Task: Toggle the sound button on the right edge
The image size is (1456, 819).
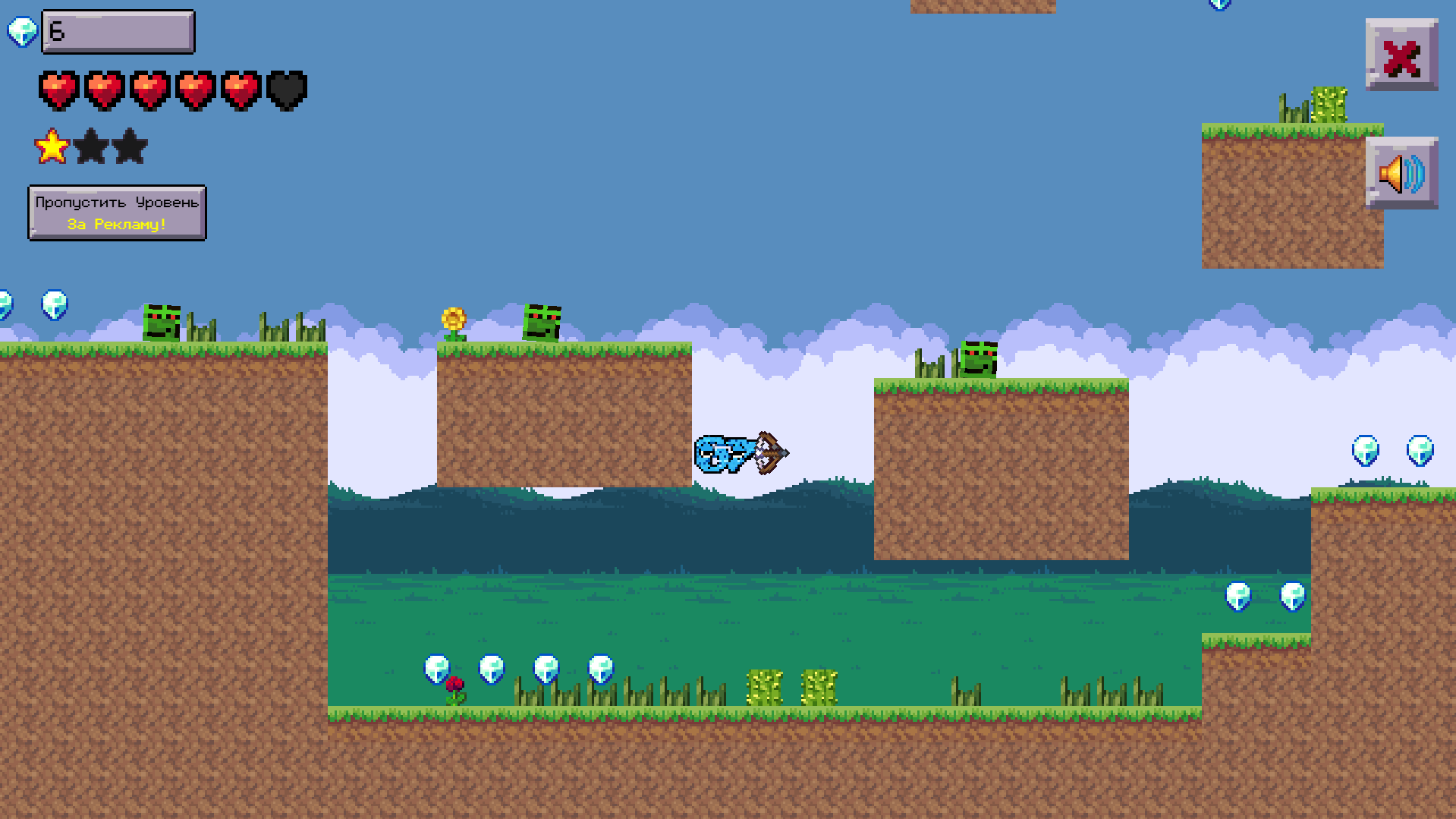Action: 1401,173
